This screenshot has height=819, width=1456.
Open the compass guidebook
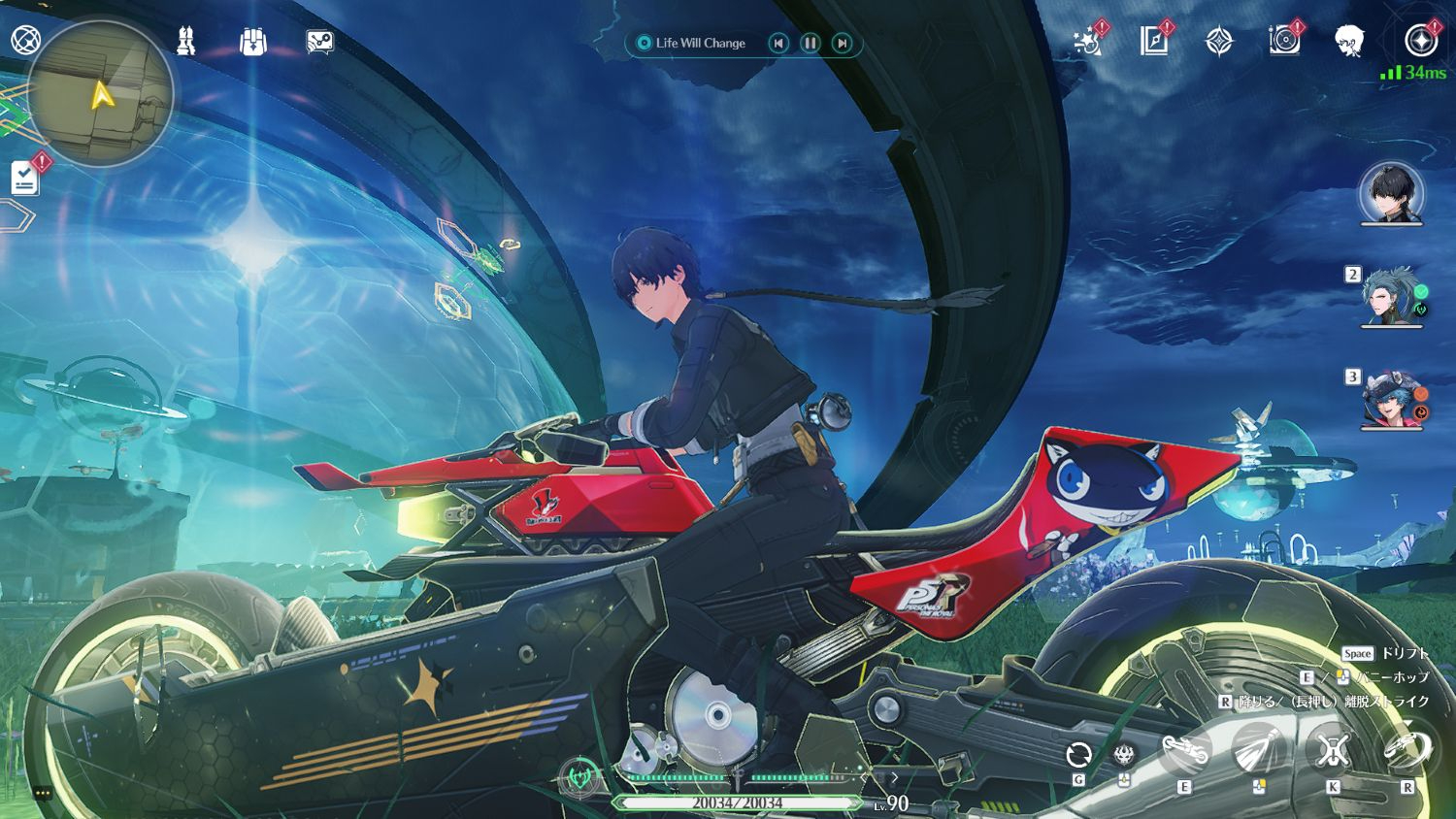click(1153, 41)
